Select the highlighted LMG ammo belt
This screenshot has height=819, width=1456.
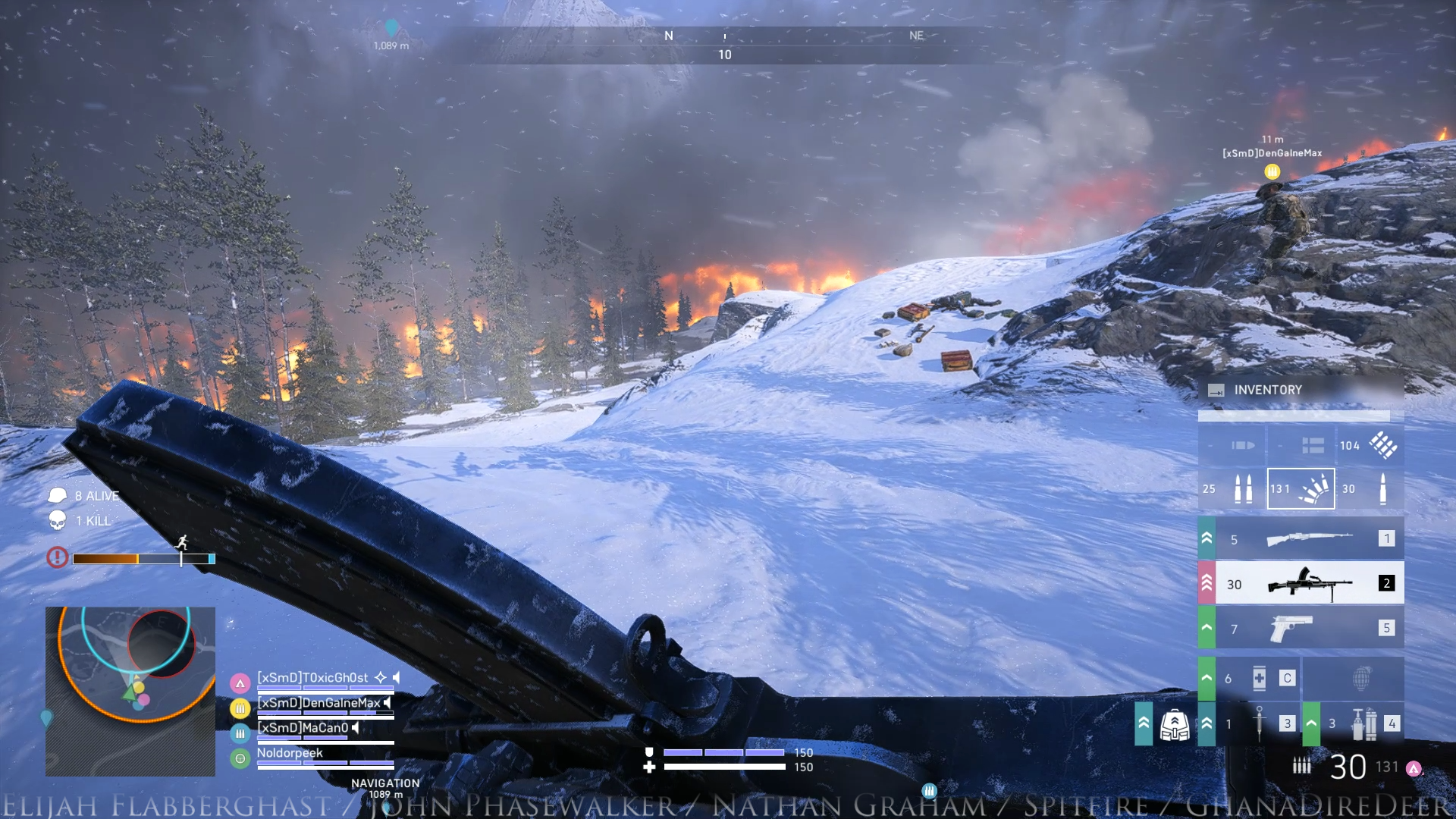[1301, 488]
